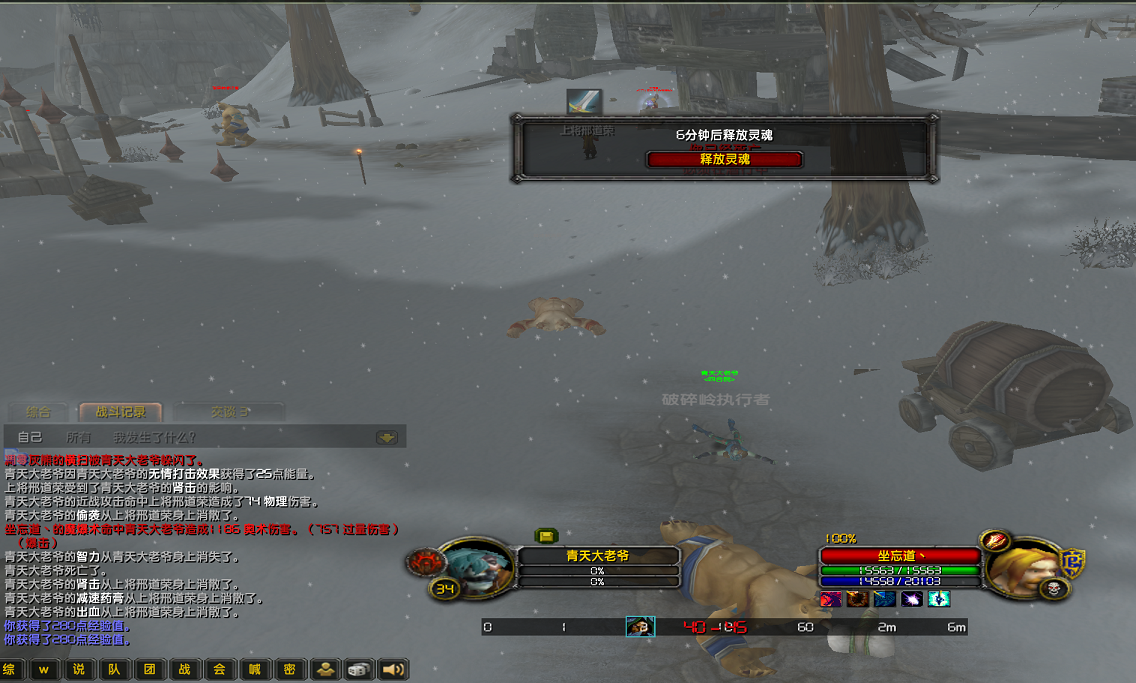
Task: Click the 释放灵魂 release spirit button
Action: tap(725, 159)
